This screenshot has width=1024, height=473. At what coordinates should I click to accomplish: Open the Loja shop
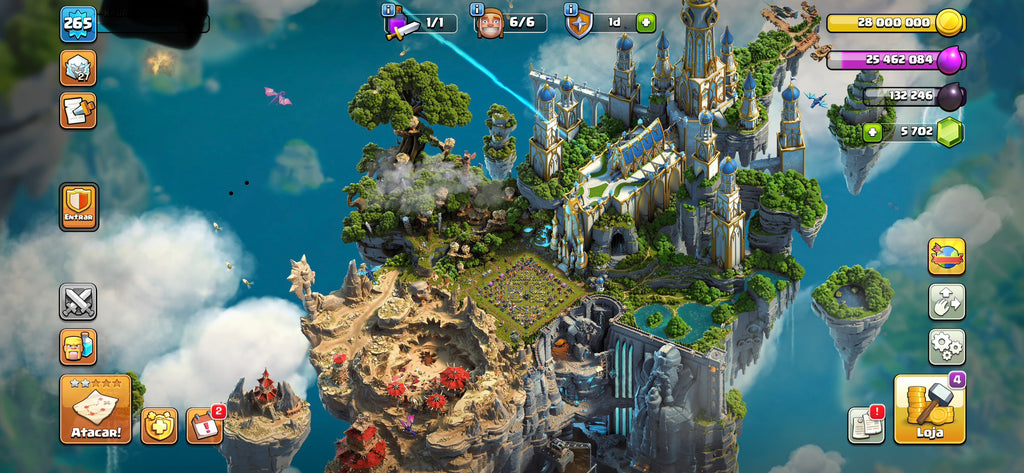[929, 409]
